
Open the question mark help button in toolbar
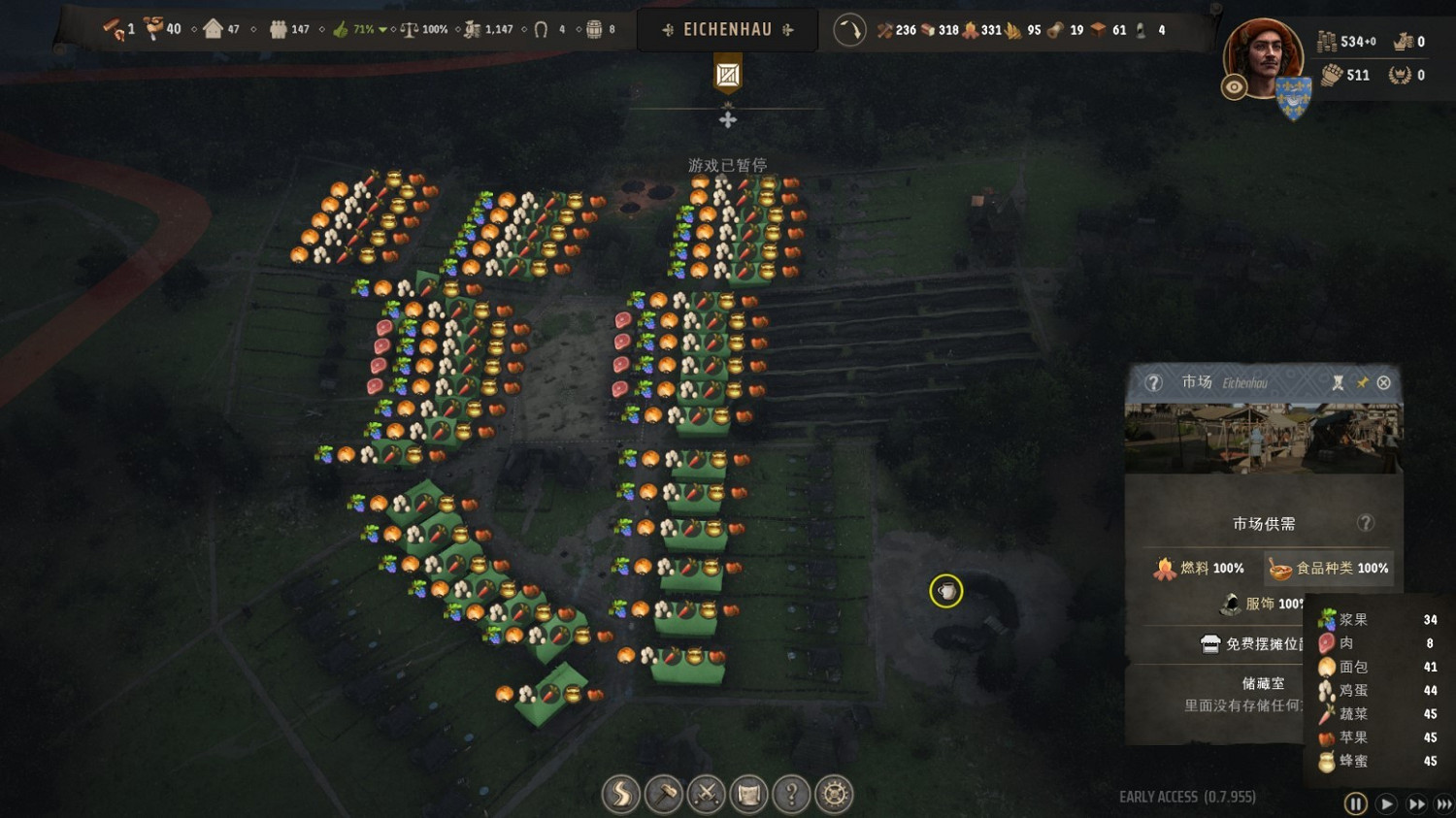pos(792,795)
